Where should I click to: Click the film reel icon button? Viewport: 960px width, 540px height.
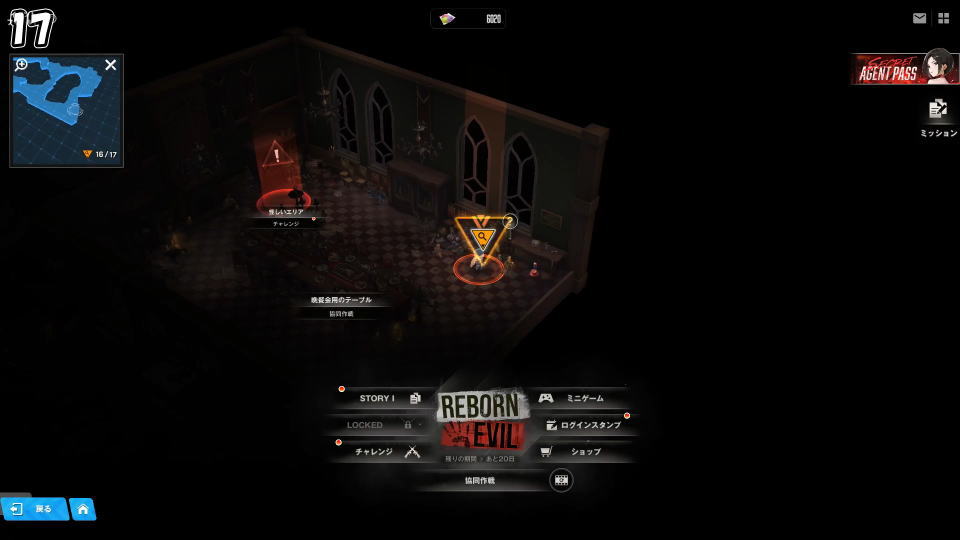(561, 480)
